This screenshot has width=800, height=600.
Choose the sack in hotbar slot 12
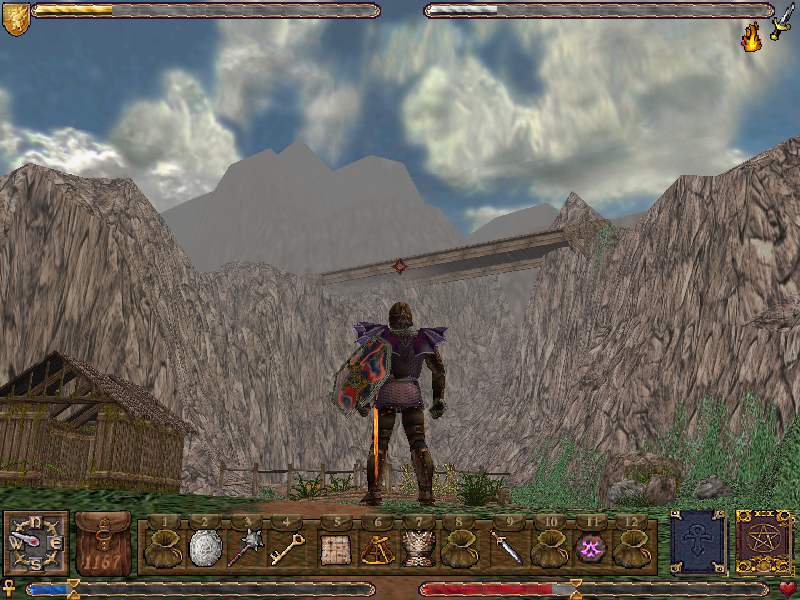pos(631,548)
